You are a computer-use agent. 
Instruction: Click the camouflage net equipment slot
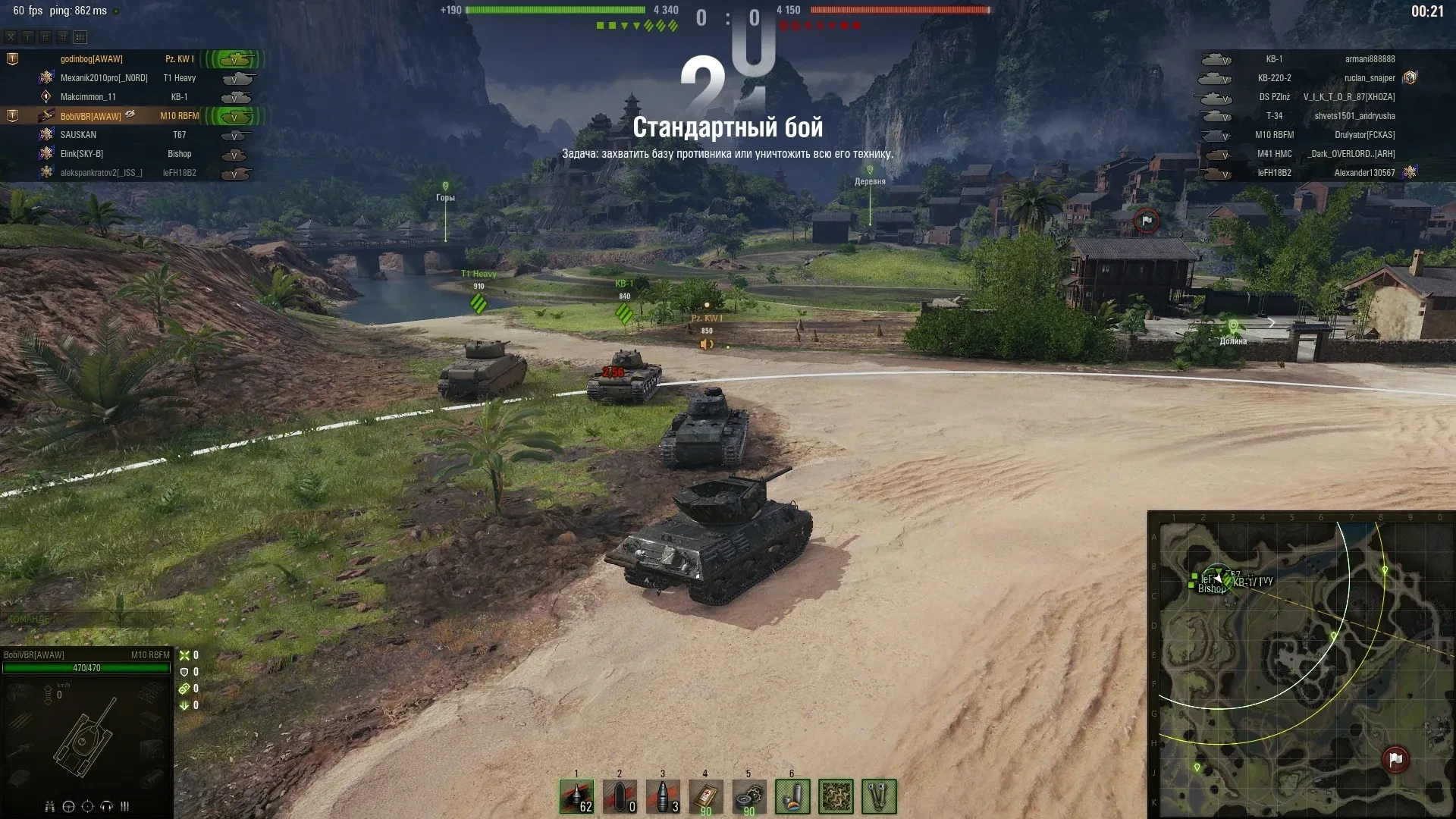[x=836, y=796]
